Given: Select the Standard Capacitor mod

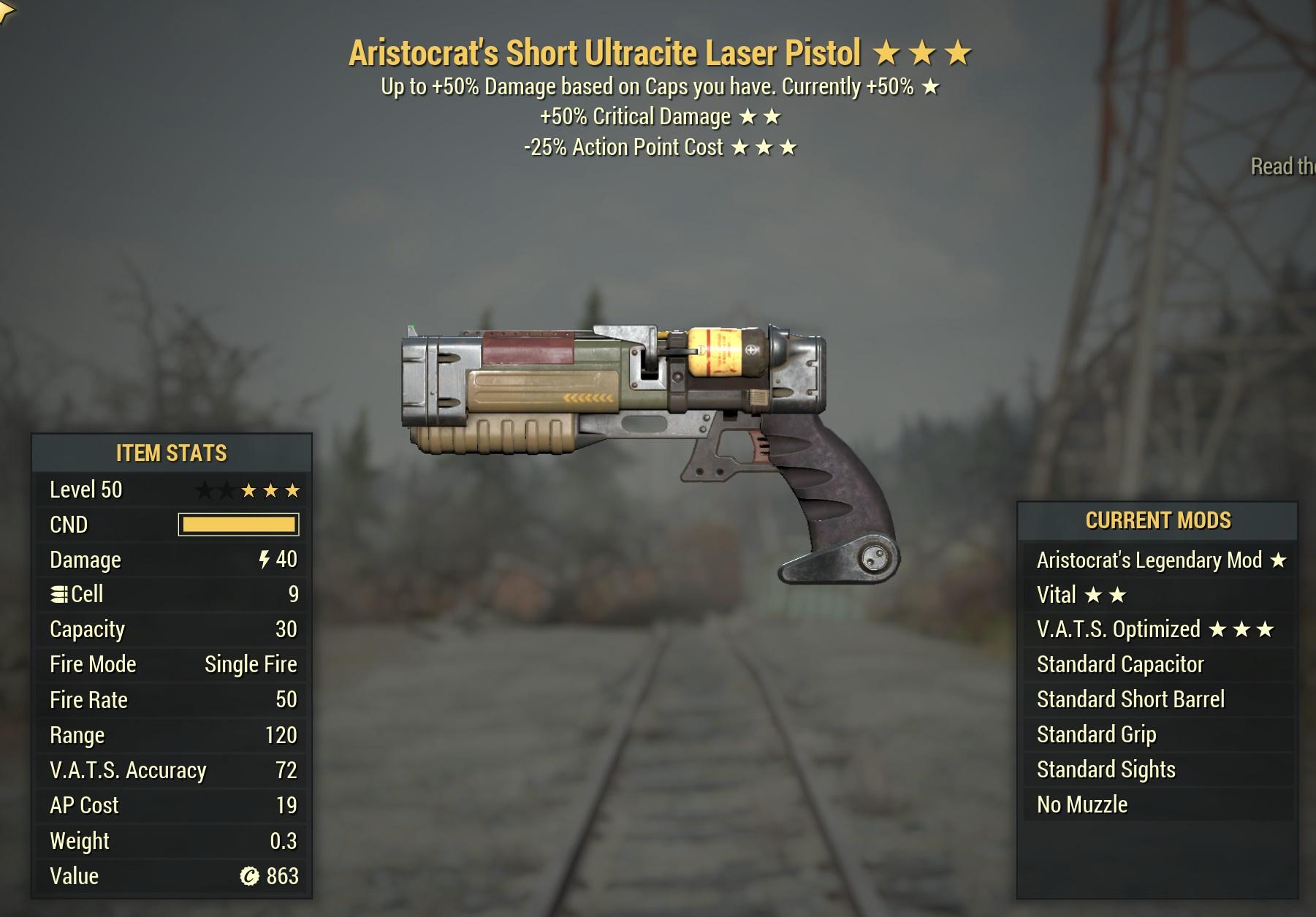Looking at the screenshot, I should tap(1158, 664).
